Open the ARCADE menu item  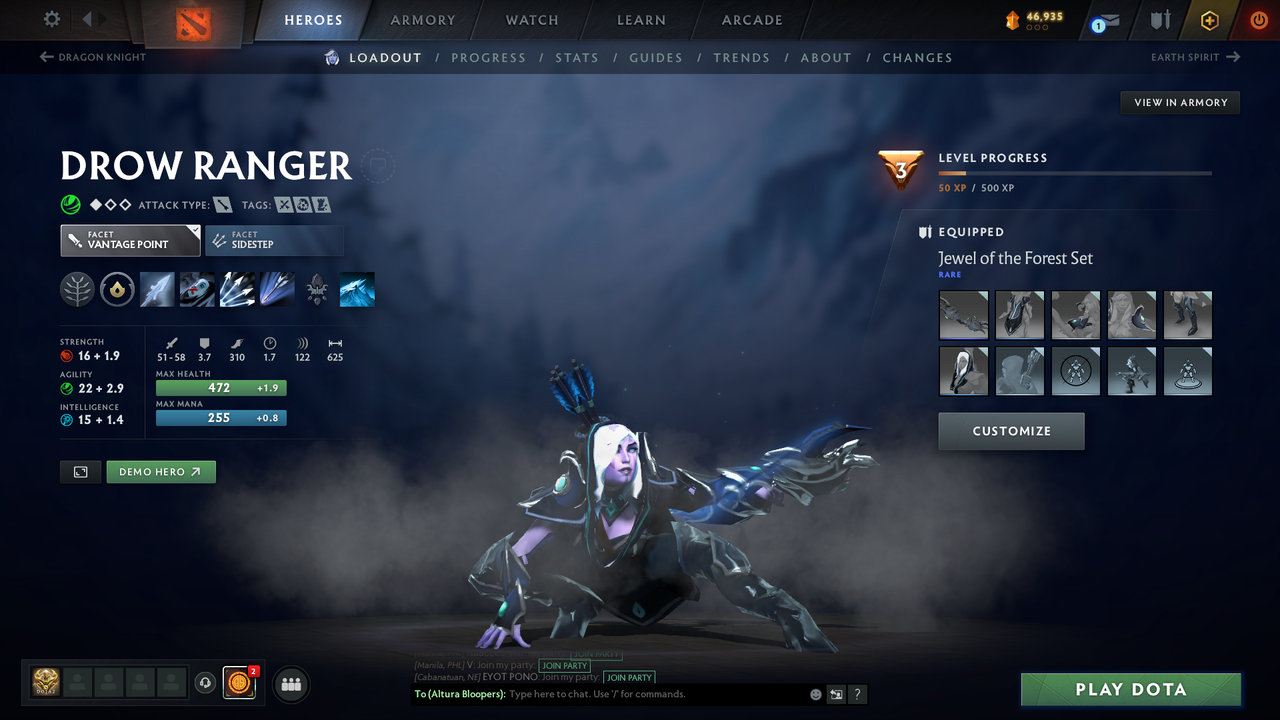coord(751,20)
